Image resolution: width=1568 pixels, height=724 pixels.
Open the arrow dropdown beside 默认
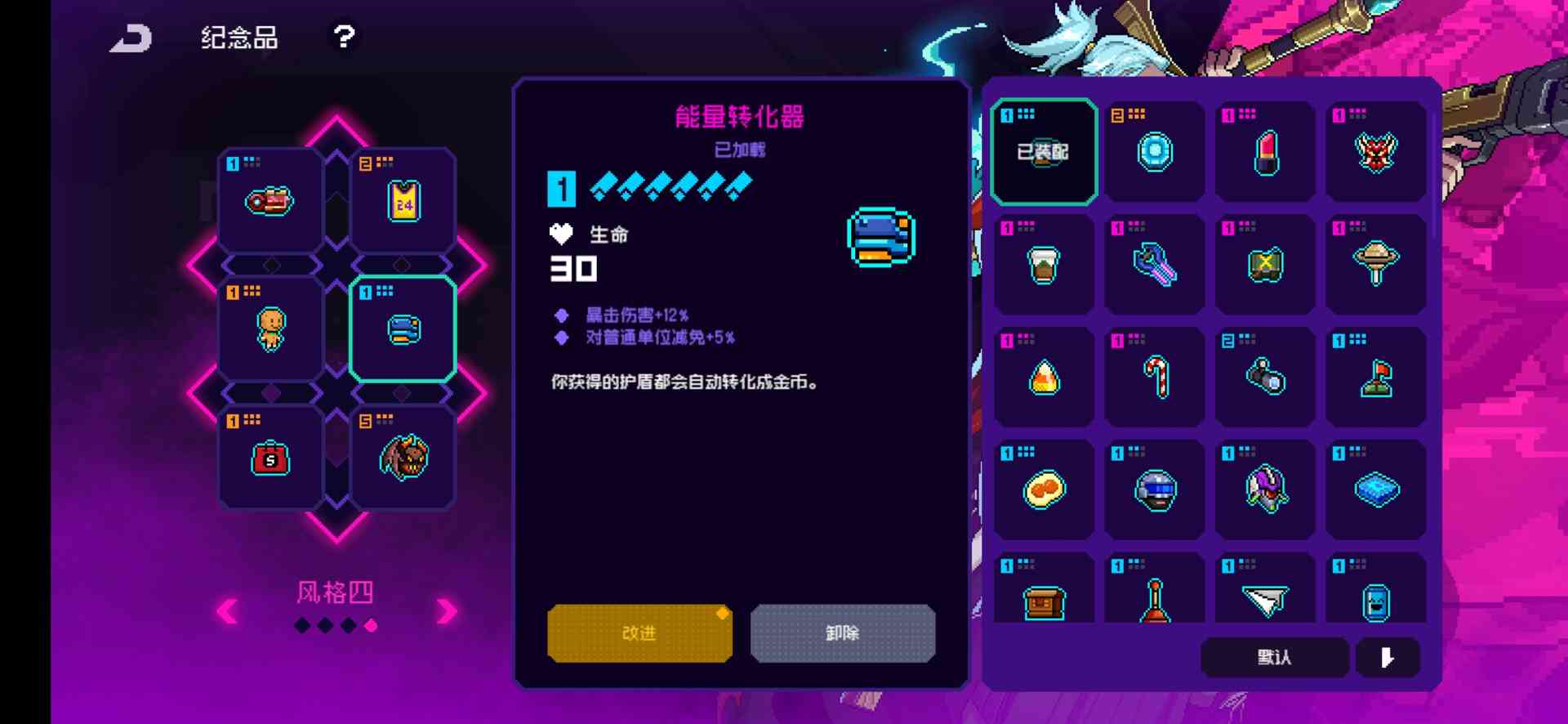tap(1387, 657)
